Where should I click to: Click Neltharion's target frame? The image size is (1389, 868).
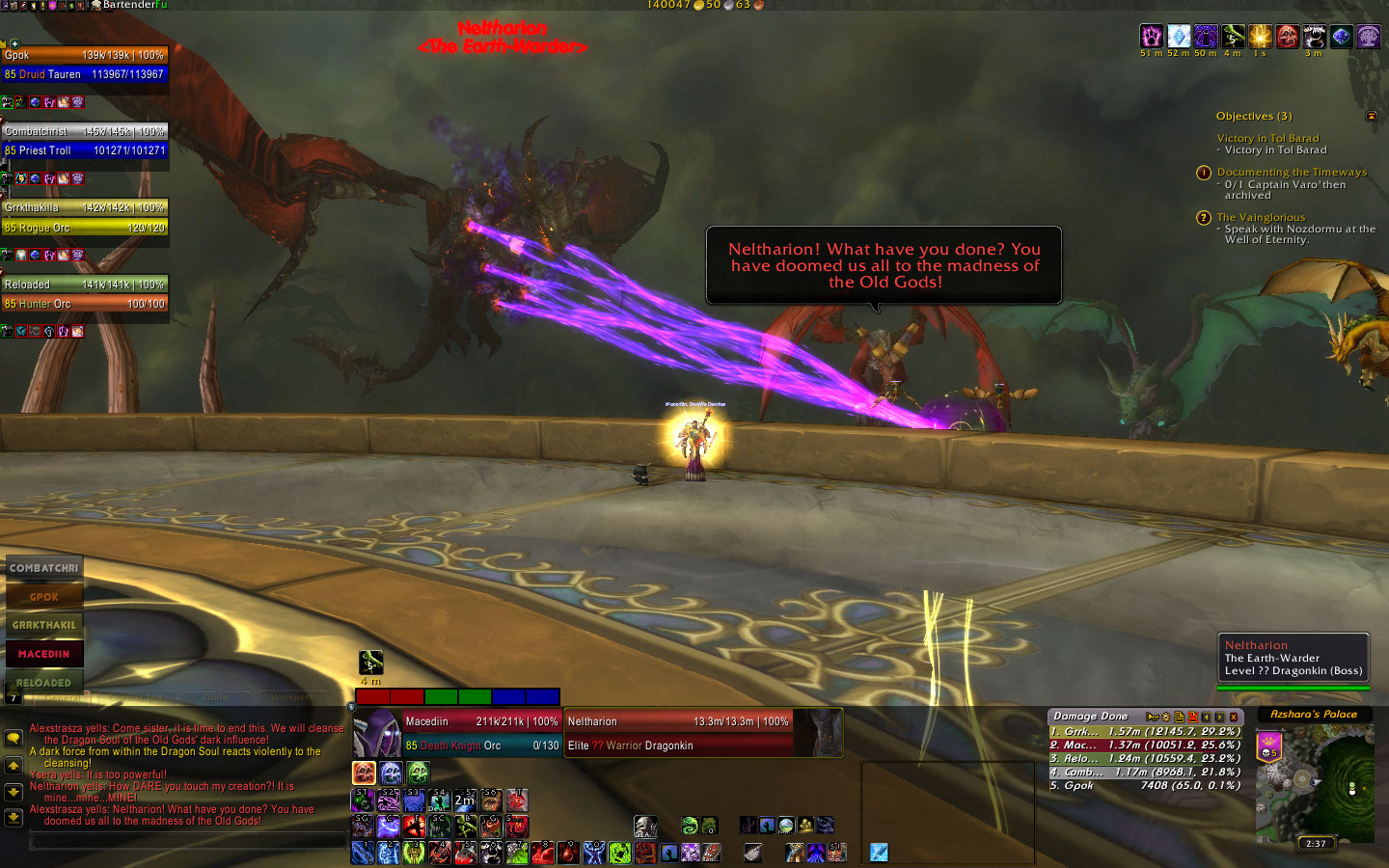[678, 733]
